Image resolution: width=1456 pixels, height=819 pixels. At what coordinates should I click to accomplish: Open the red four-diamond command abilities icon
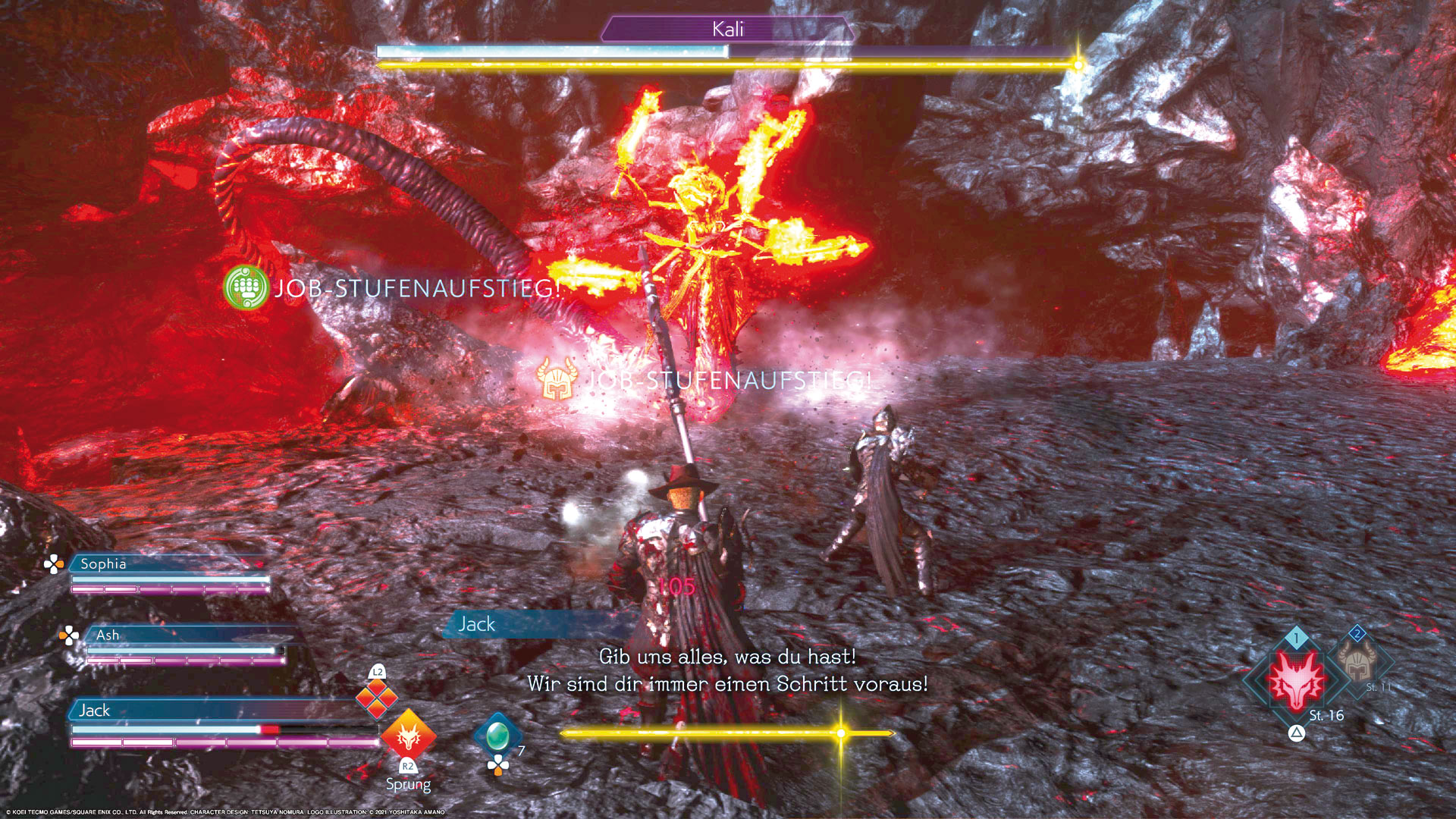[377, 697]
